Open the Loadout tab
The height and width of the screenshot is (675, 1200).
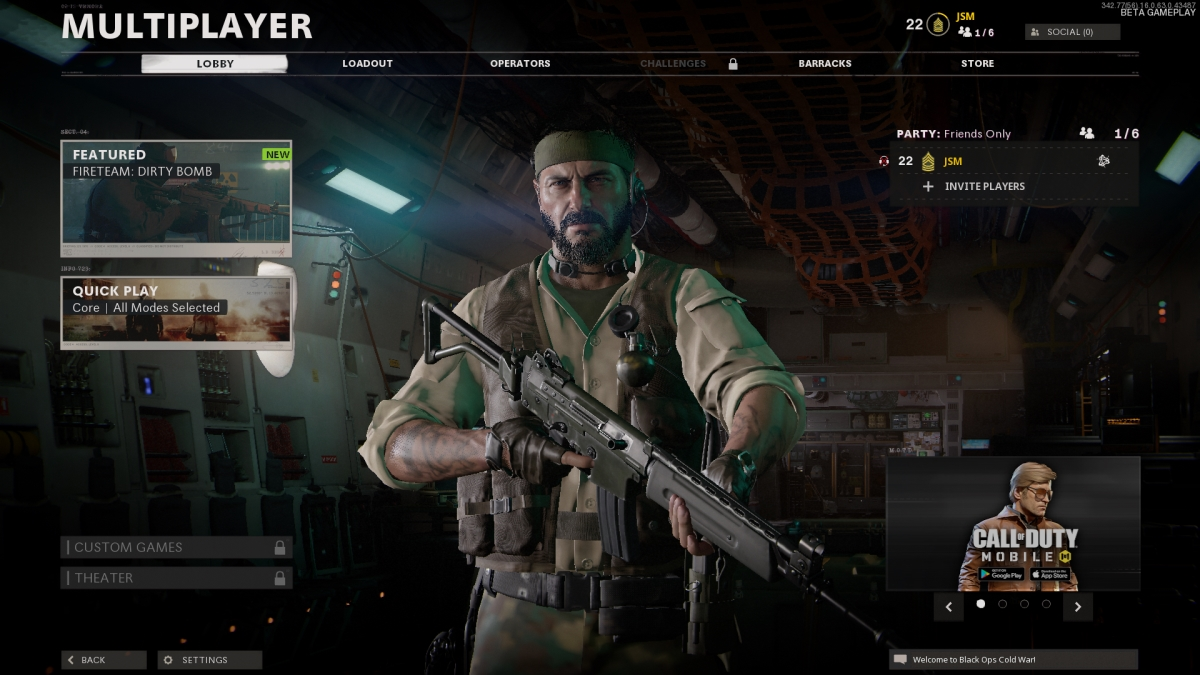point(367,64)
